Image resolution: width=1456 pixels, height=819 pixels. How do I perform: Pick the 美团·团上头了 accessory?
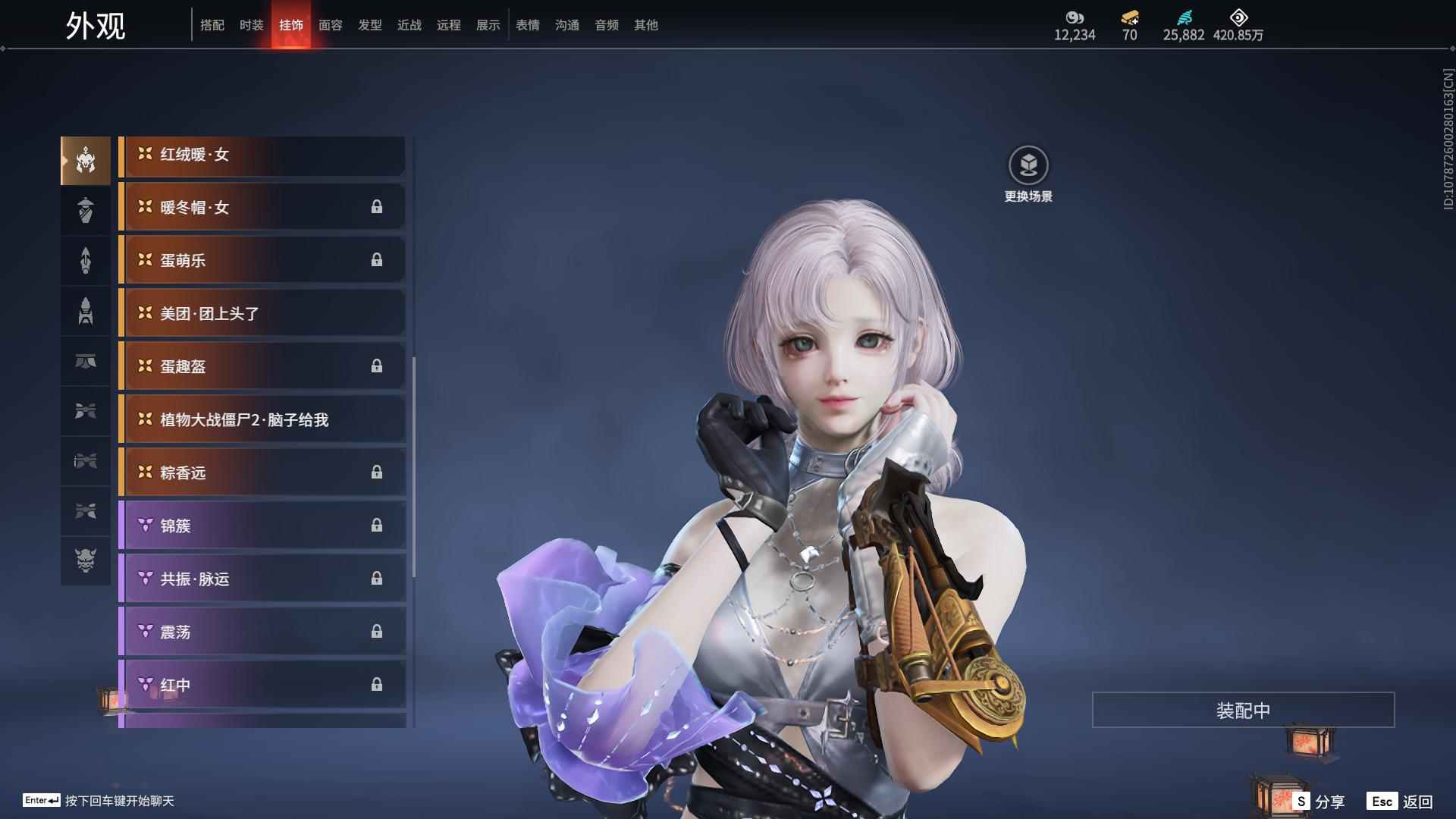[262, 314]
